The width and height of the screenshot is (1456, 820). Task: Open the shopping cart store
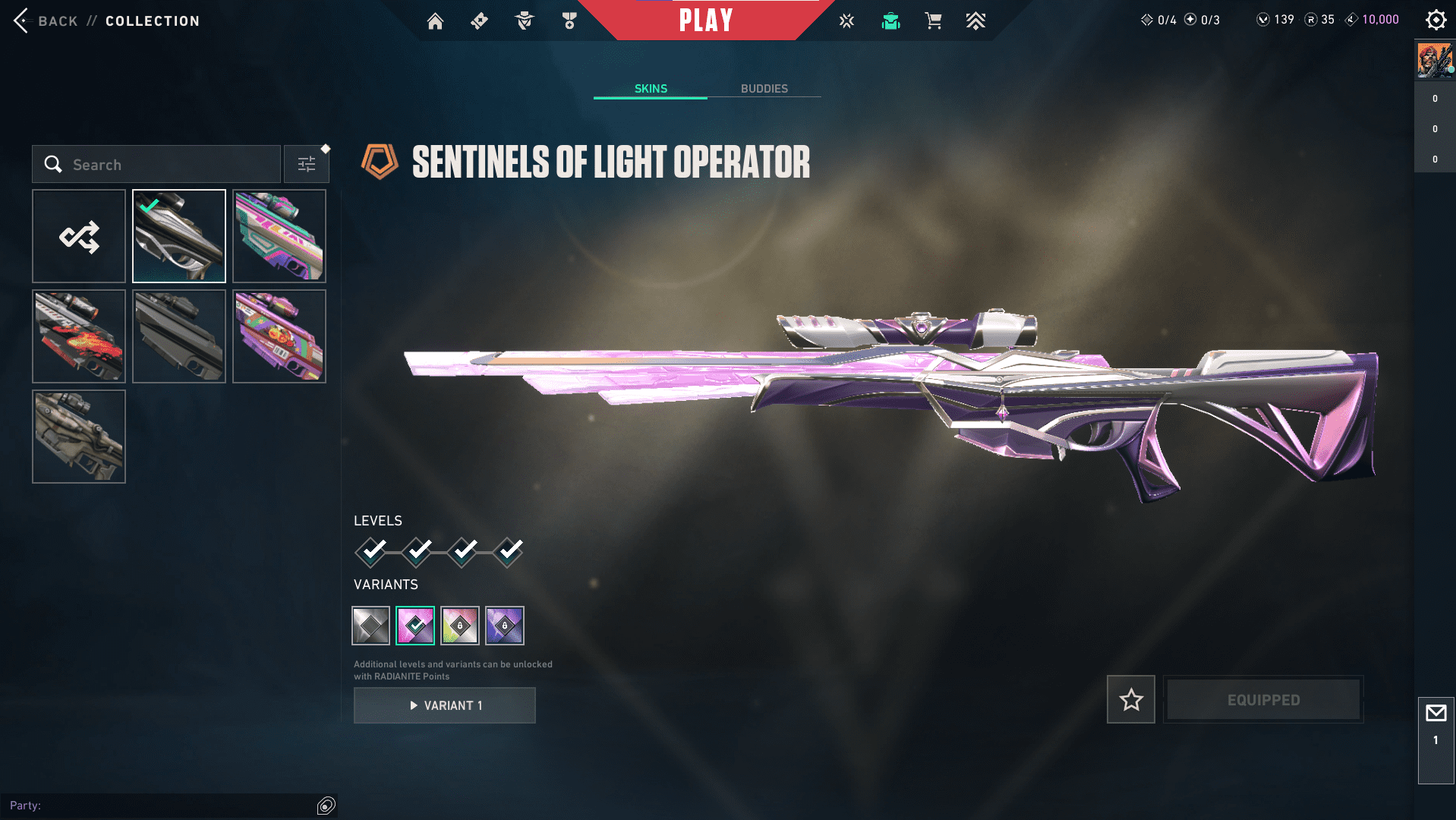point(933,21)
